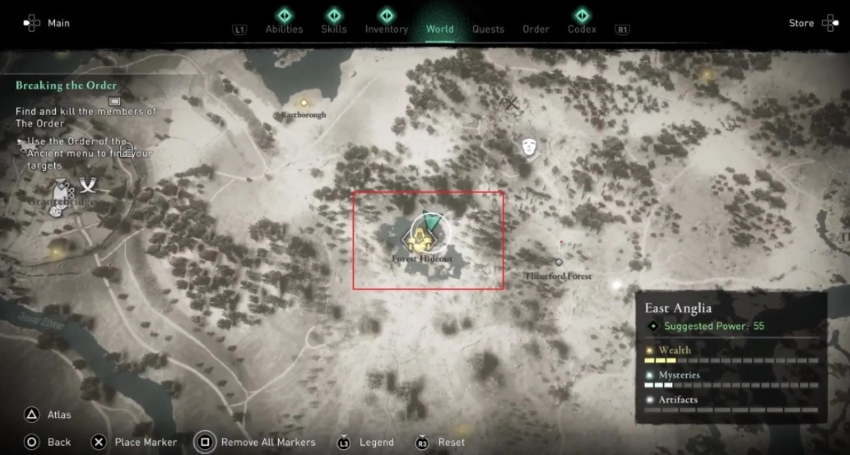Click the Mysteries progress row

(x=731, y=379)
